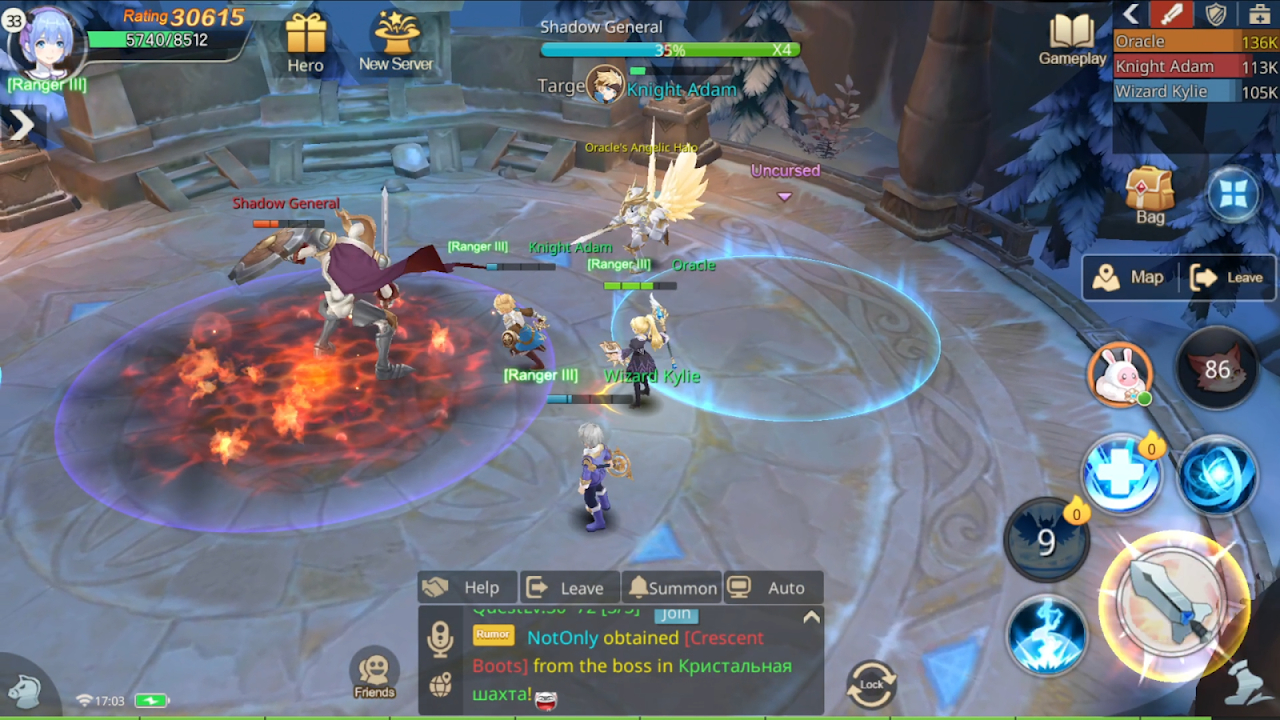Click Summon with the bell icon
The width and height of the screenshot is (1280, 720).
[672, 588]
